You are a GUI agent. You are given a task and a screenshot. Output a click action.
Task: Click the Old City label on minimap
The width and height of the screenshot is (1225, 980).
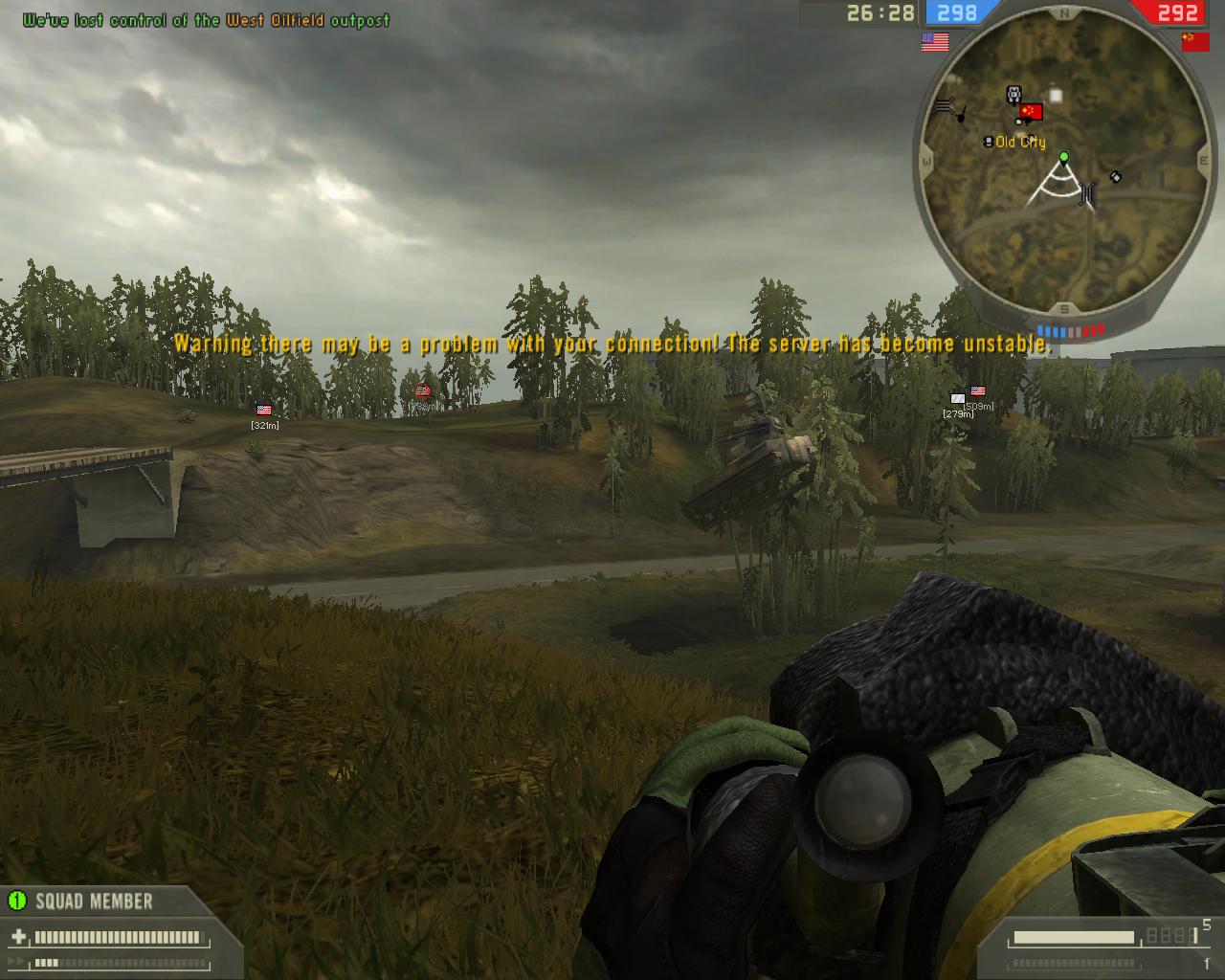click(x=1020, y=142)
